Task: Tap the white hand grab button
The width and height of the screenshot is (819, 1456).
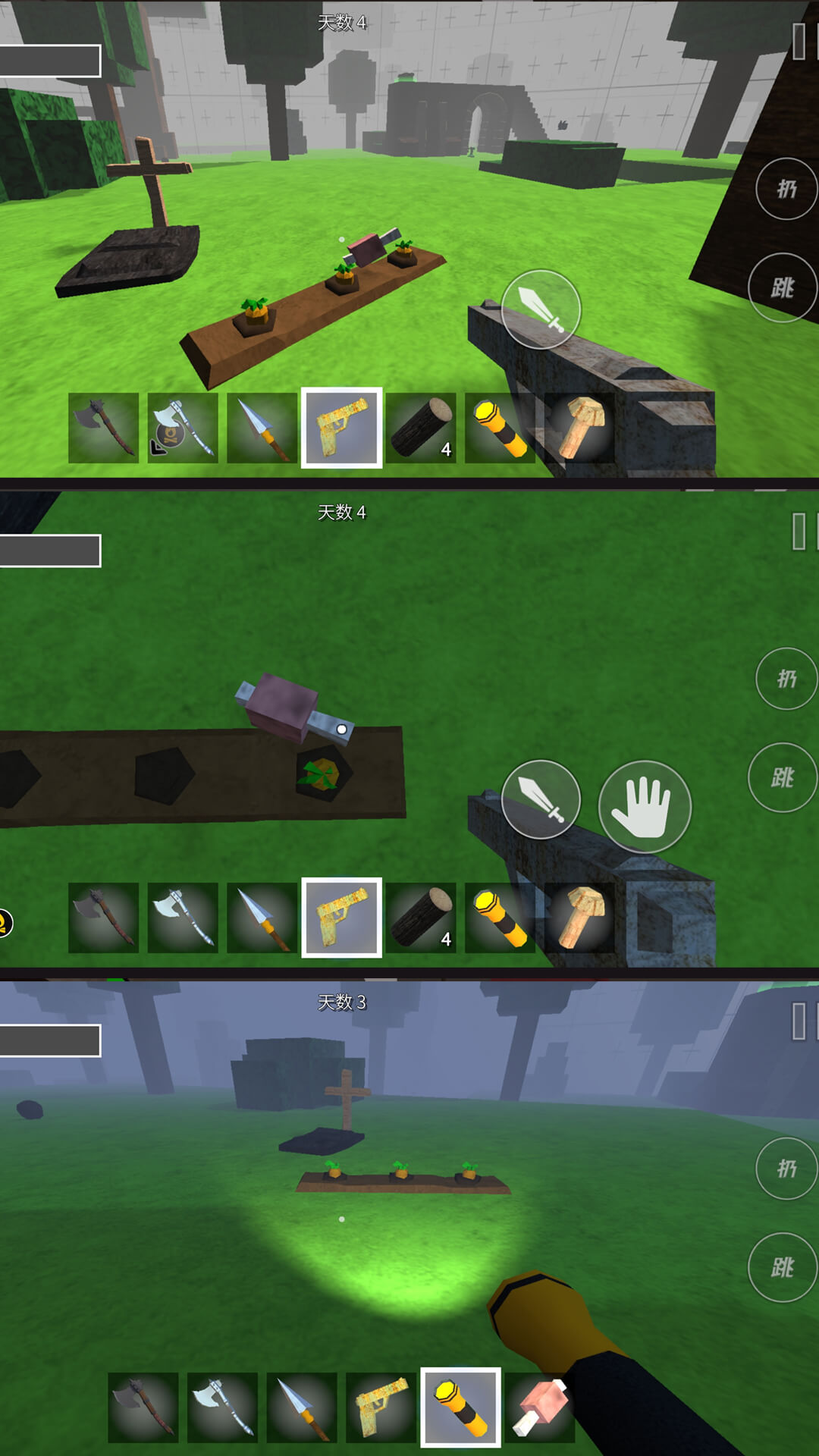Action: 645,806
